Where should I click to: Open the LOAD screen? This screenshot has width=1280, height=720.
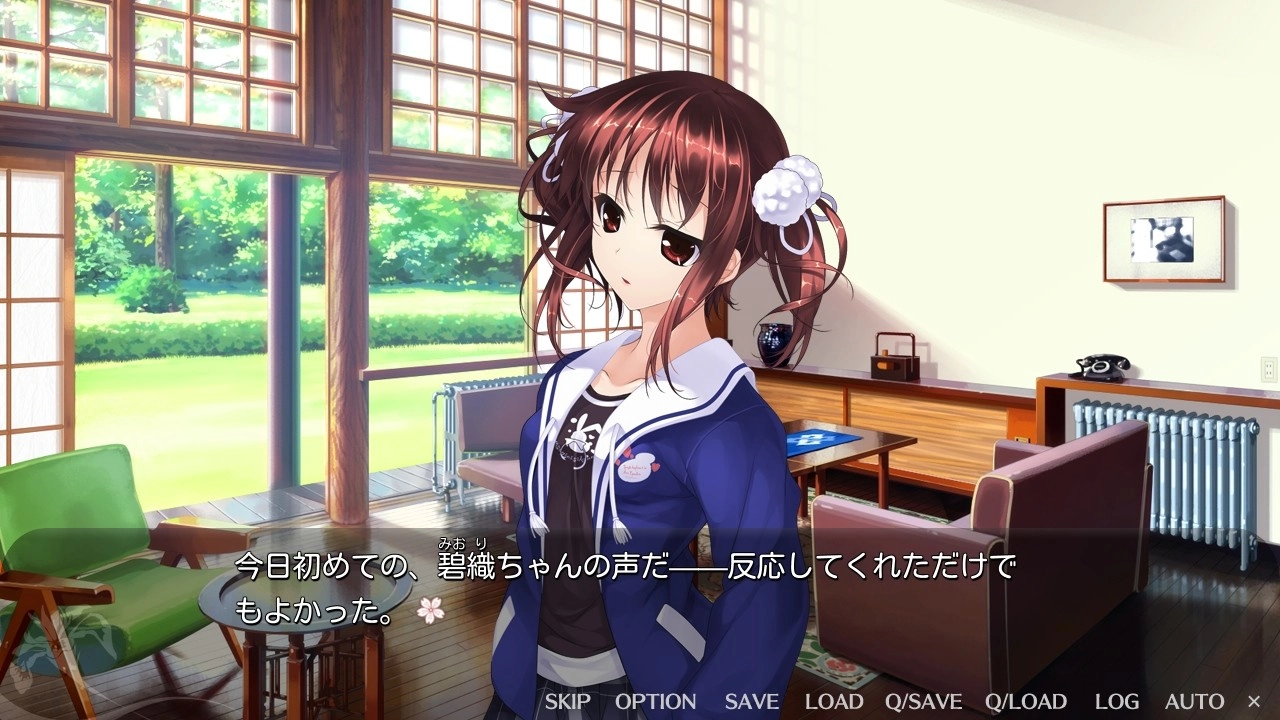[x=834, y=701]
